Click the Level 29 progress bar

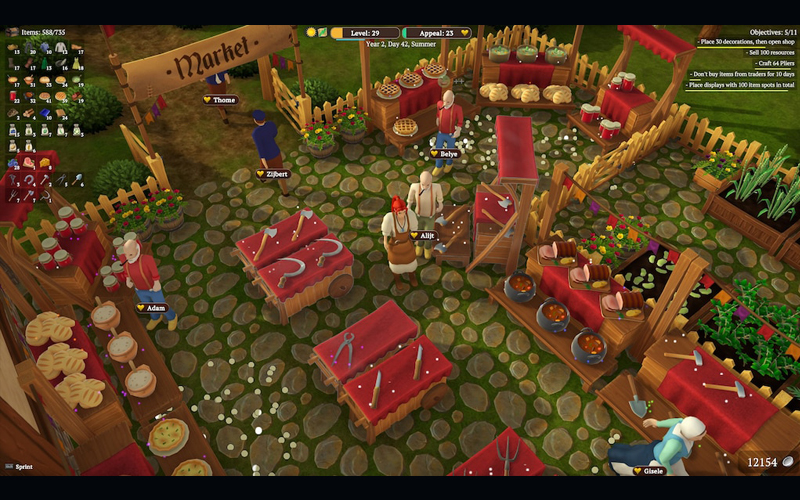365,32
